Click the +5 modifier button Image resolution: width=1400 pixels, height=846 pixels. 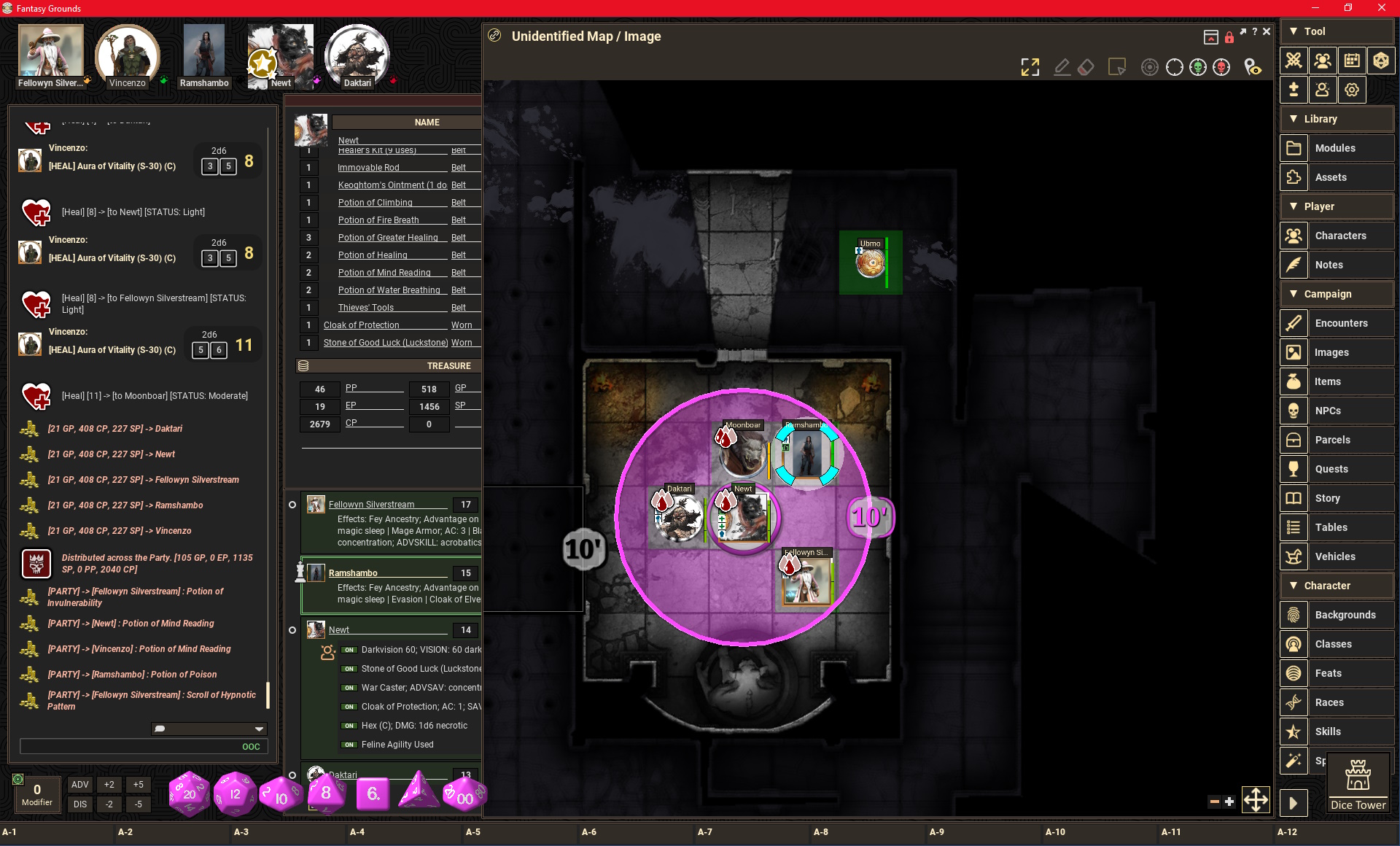click(x=138, y=785)
